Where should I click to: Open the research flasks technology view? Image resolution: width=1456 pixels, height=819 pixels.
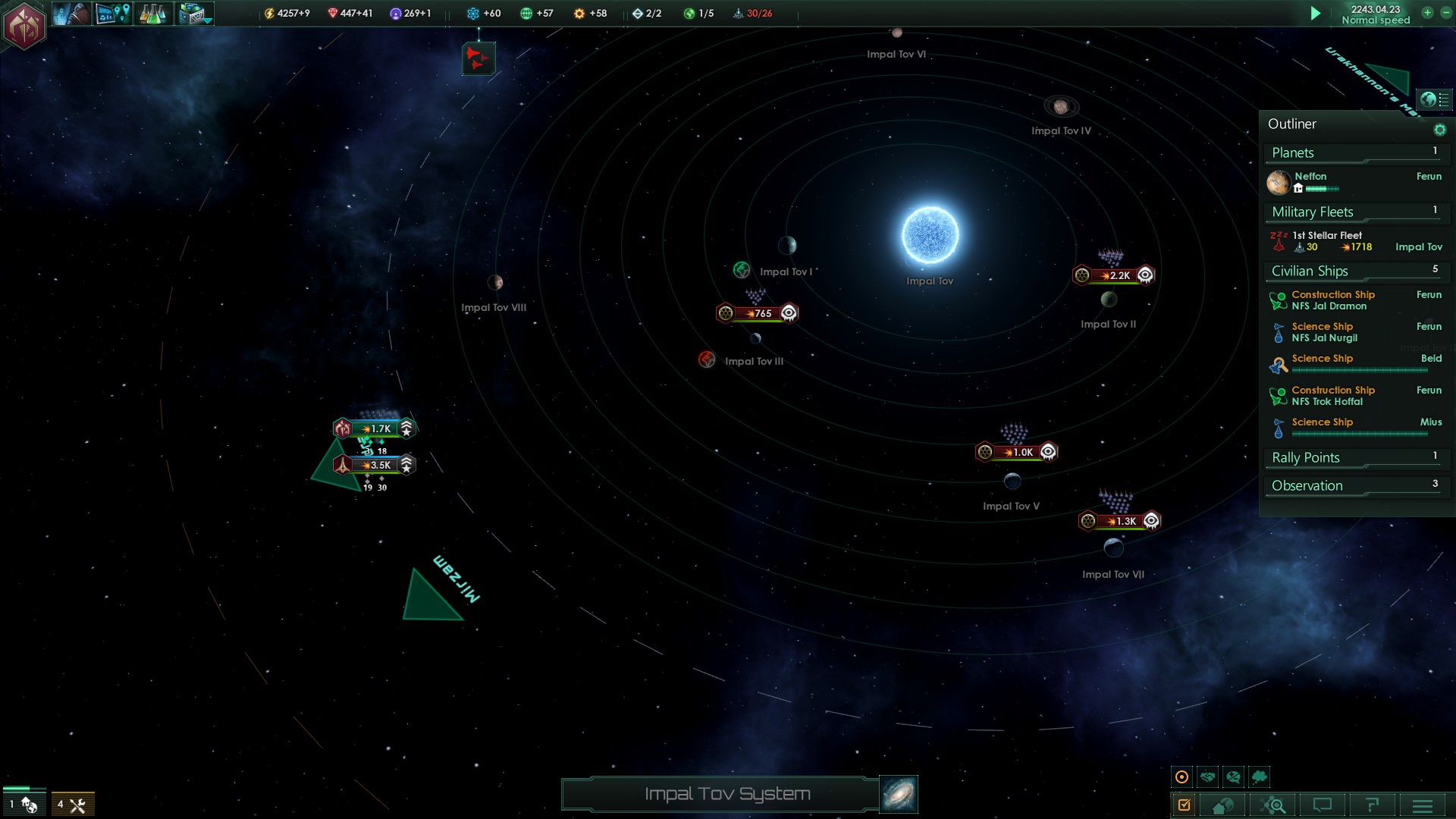[152, 14]
